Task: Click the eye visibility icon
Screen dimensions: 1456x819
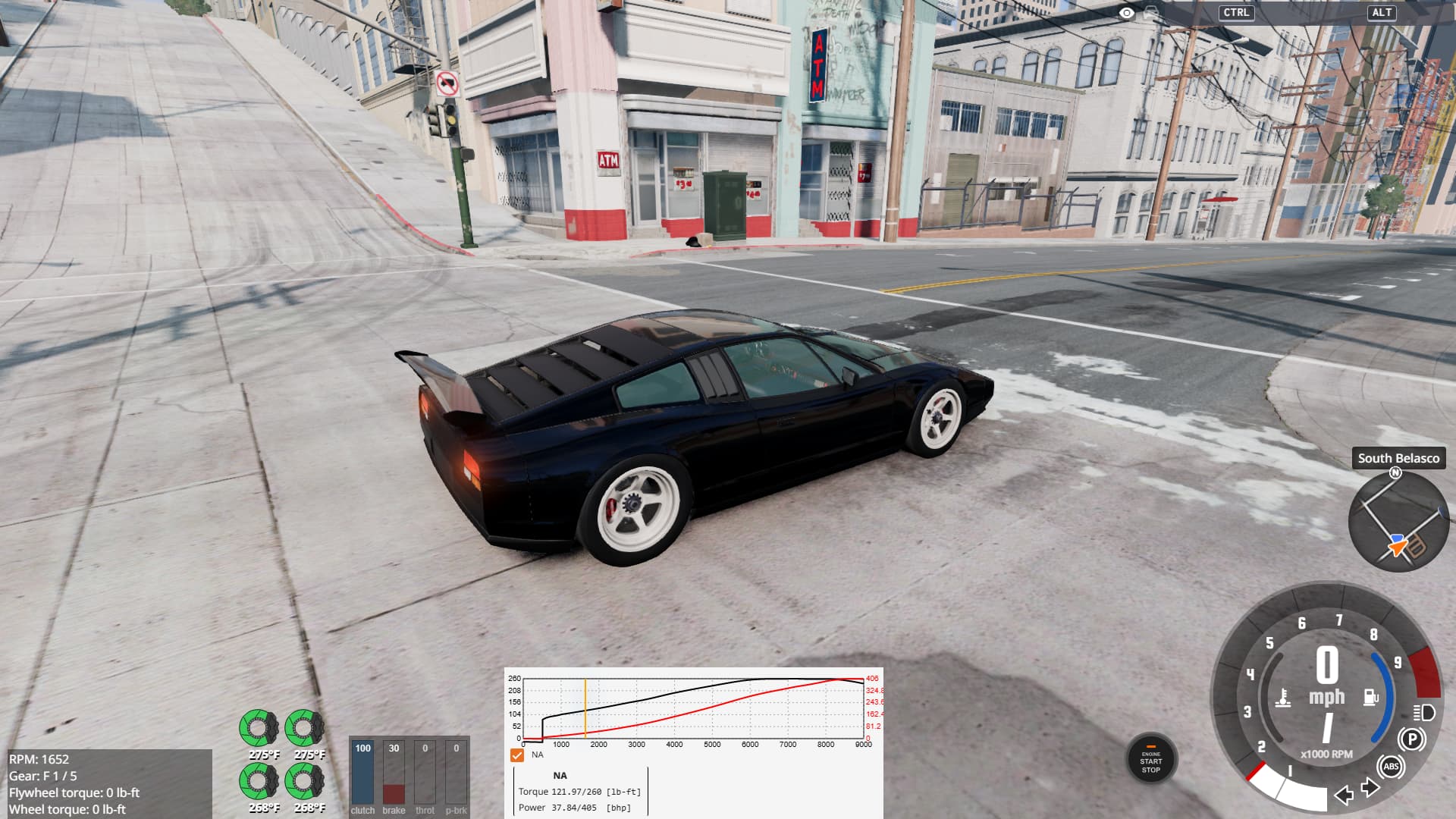Action: [x=1127, y=13]
